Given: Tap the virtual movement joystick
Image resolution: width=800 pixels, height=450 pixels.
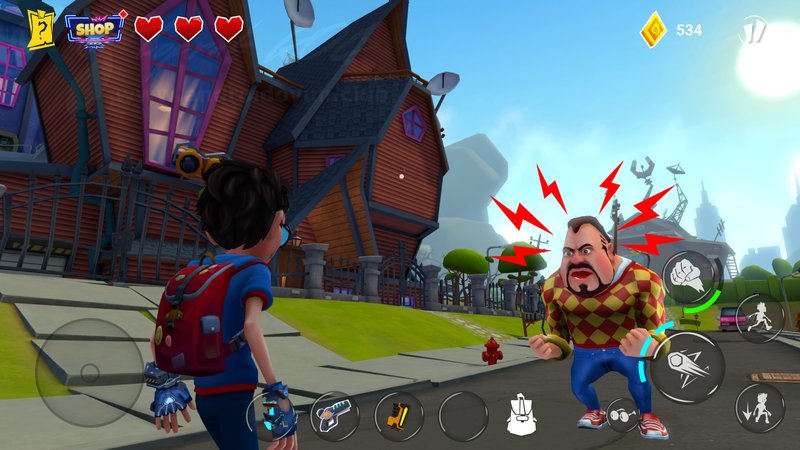Looking at the screenshot, I should [89, 373].
